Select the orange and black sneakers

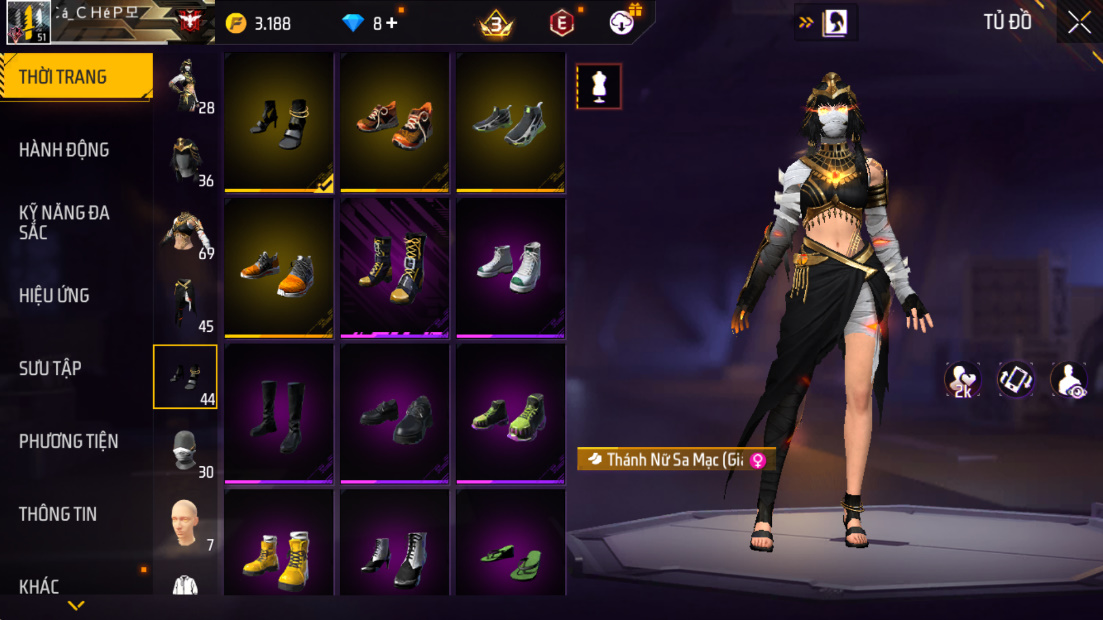click(395, 122)
